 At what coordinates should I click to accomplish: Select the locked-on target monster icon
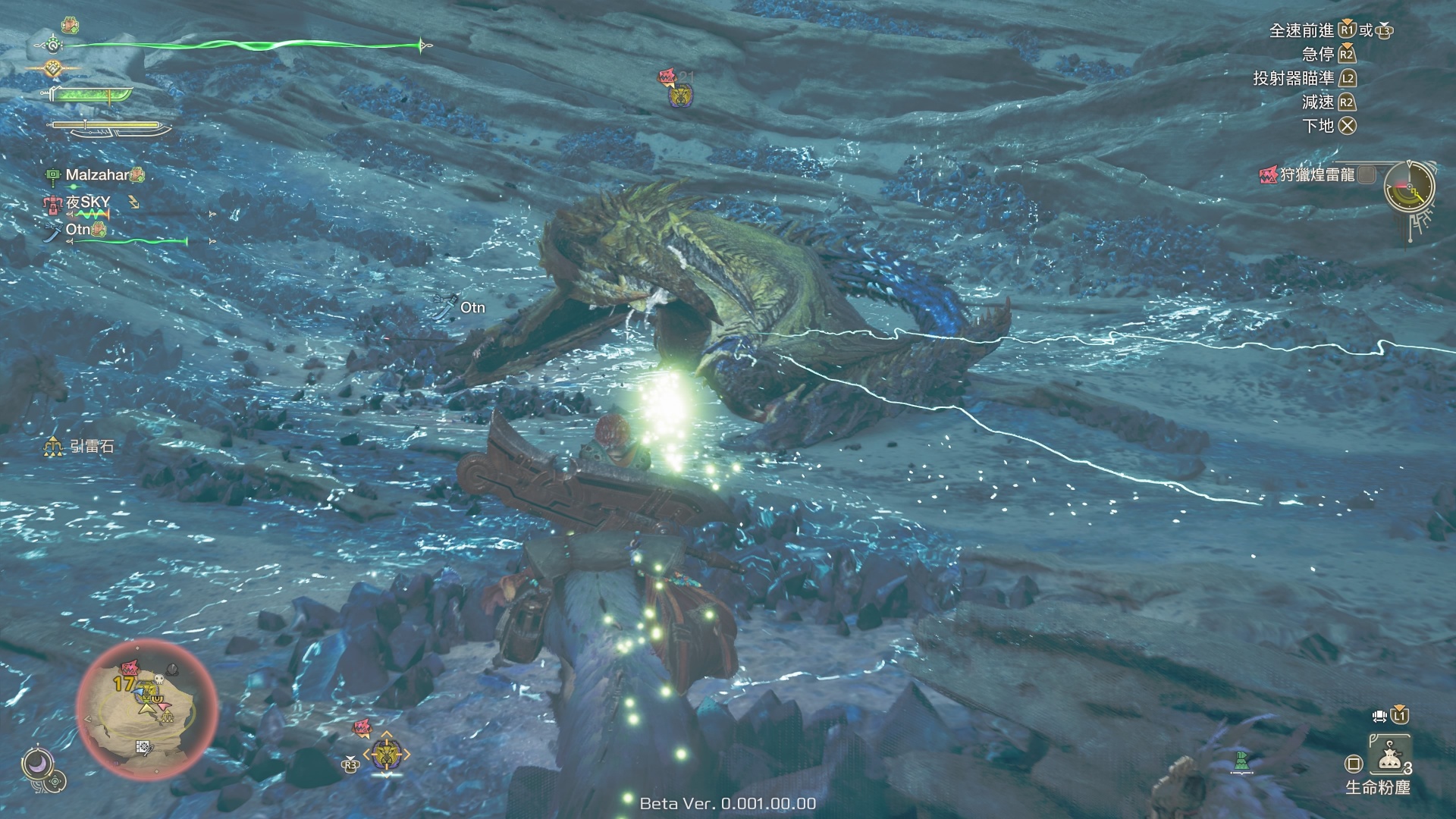point(386,755)
